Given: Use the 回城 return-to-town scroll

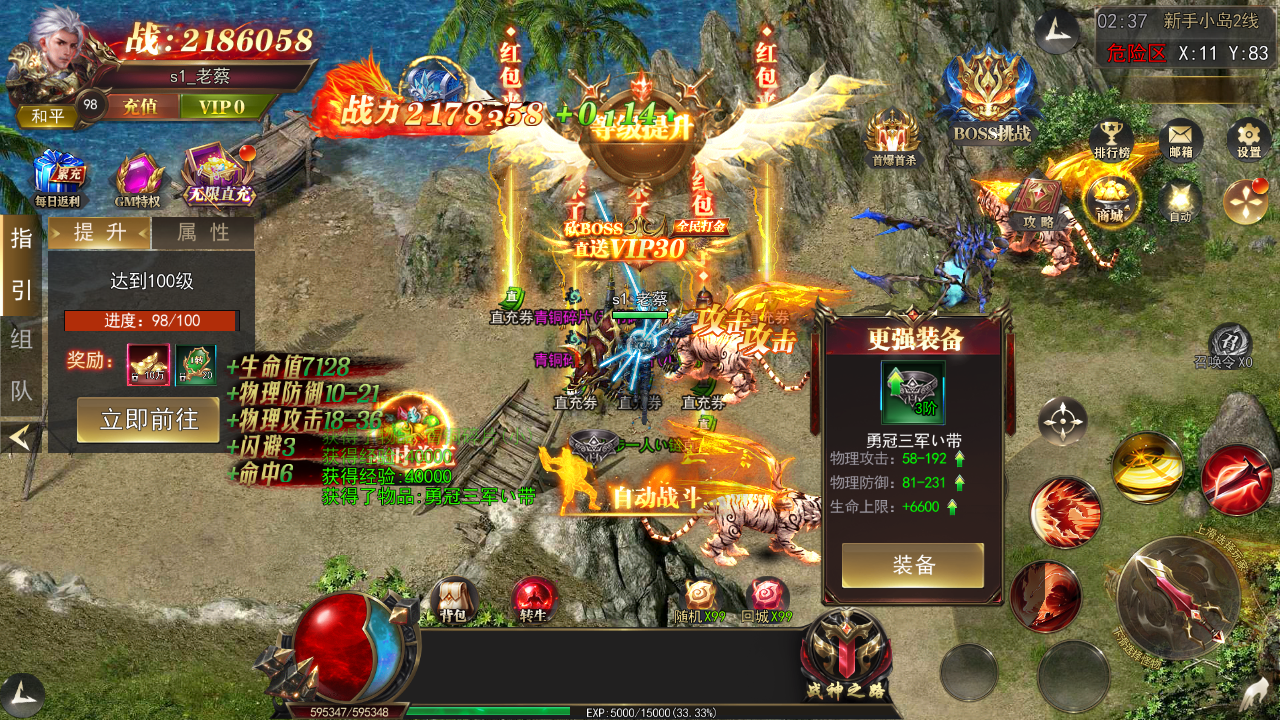Looking at the screenshot, I should click(x=768, y=600).
